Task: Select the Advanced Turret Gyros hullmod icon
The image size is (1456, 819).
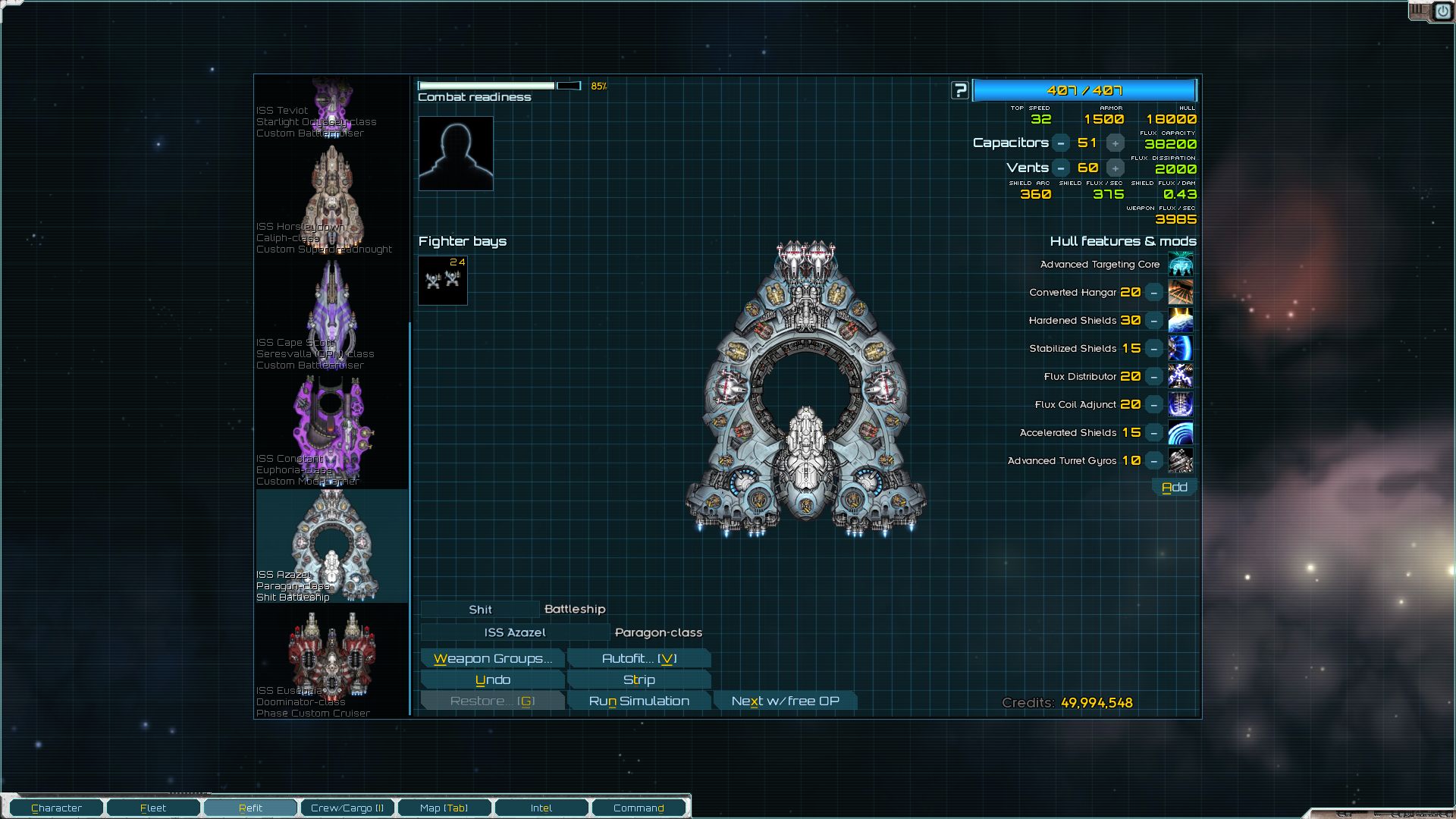Action: 1181,460
